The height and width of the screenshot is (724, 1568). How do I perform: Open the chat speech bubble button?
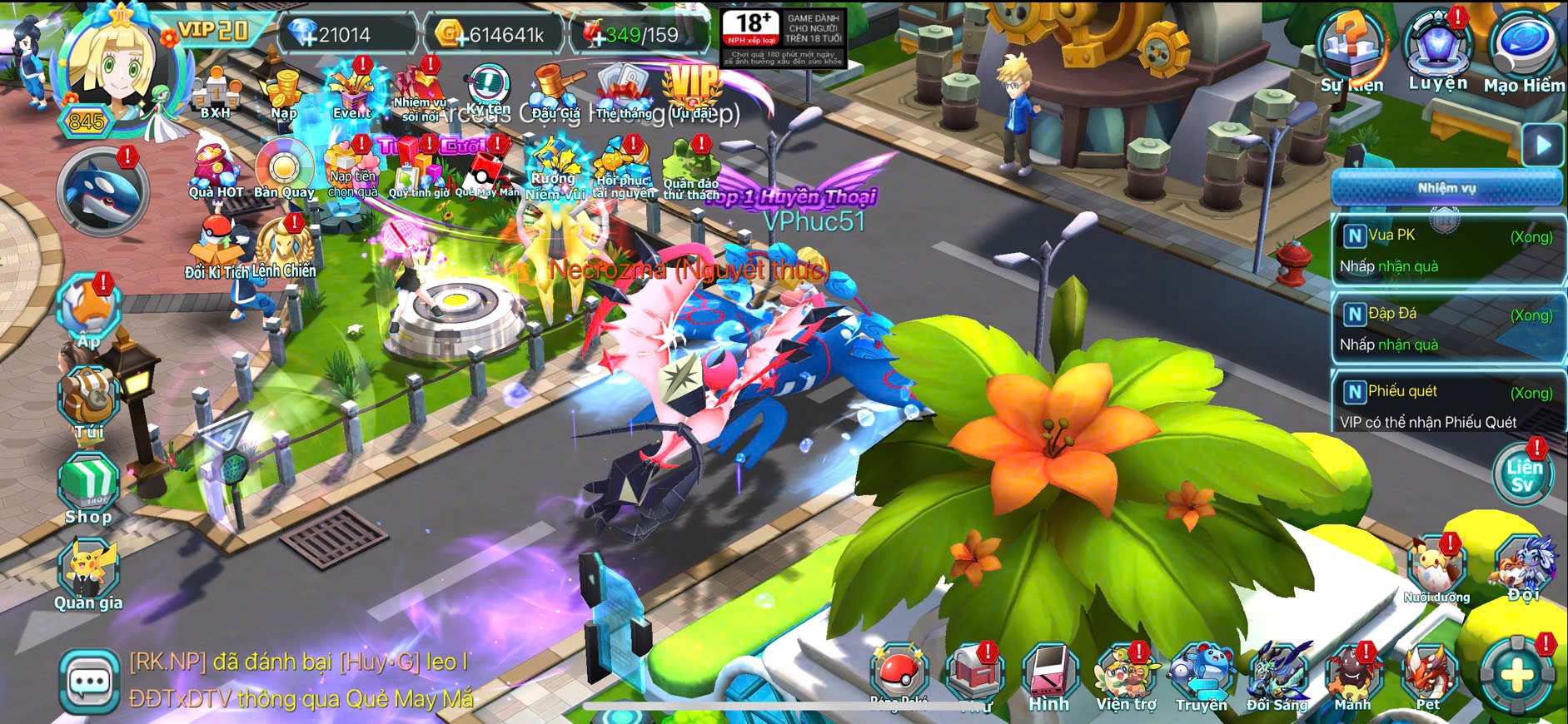coord(89,682)
